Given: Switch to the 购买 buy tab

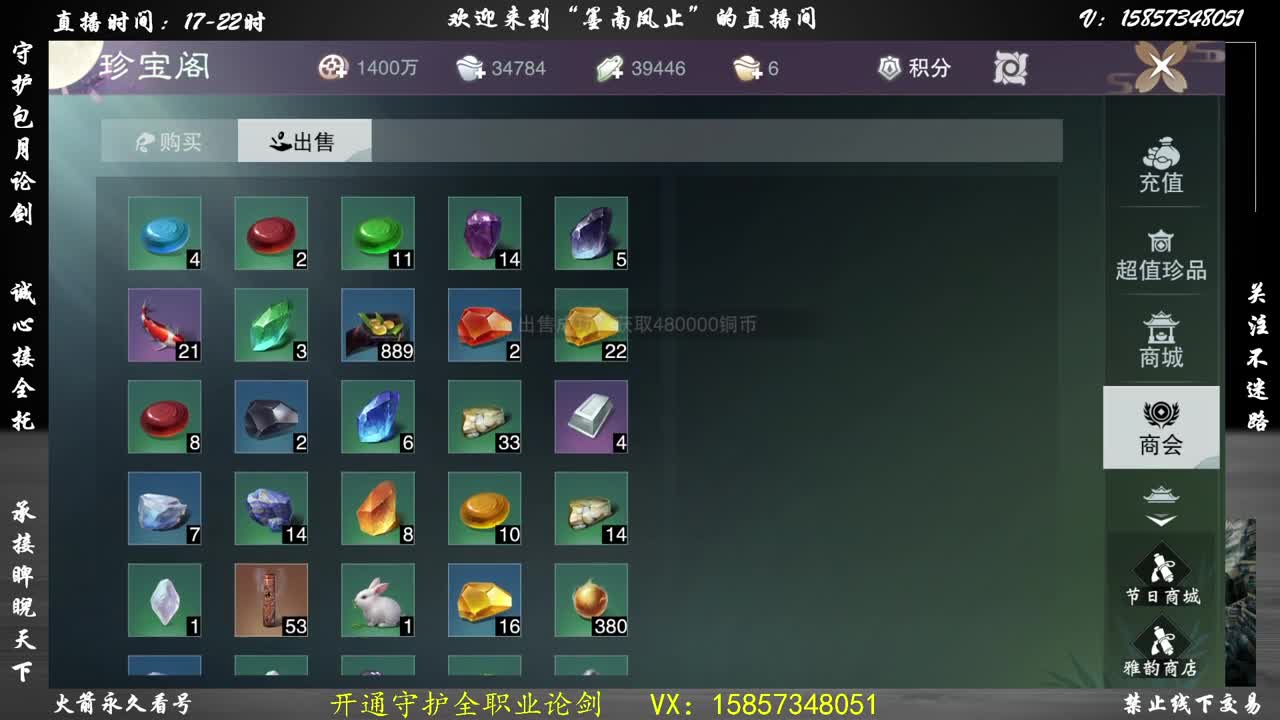Looking at the screenshot, I should (166, 141).
